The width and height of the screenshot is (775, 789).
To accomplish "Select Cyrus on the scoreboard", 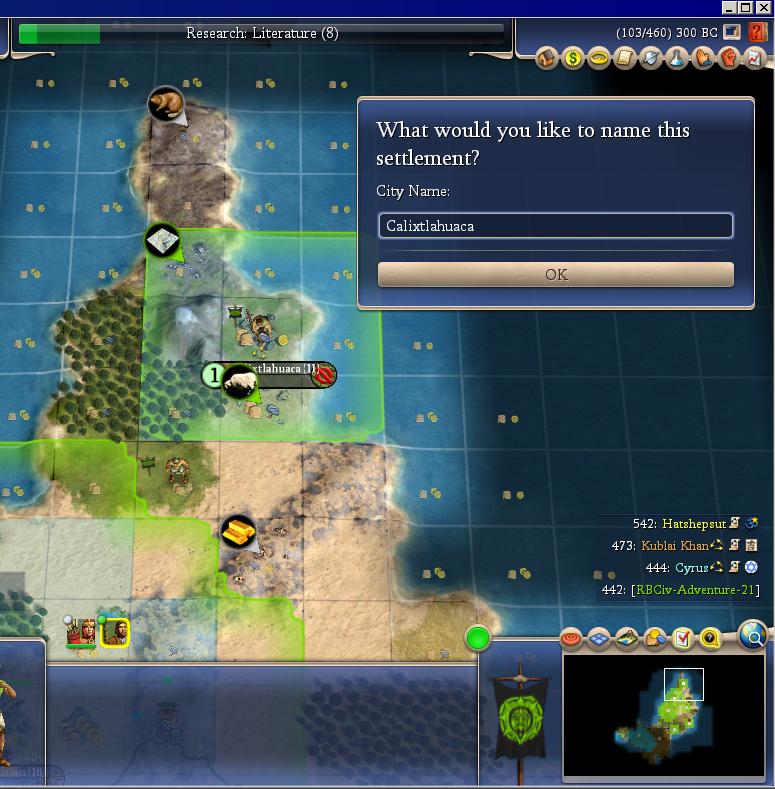I will [x=691, y=568].
